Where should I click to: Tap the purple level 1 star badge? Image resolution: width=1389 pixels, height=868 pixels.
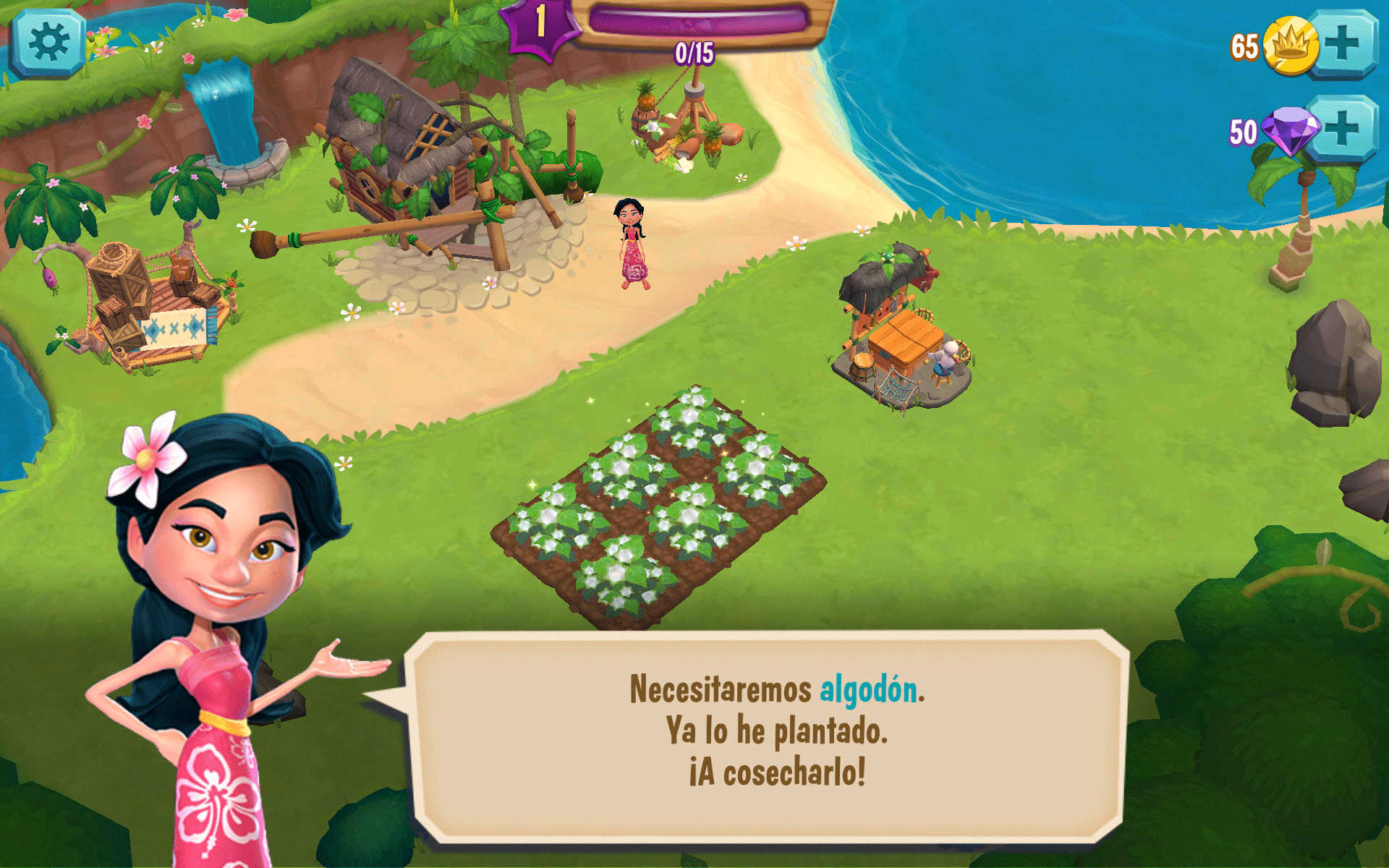(x=540, y=24)
